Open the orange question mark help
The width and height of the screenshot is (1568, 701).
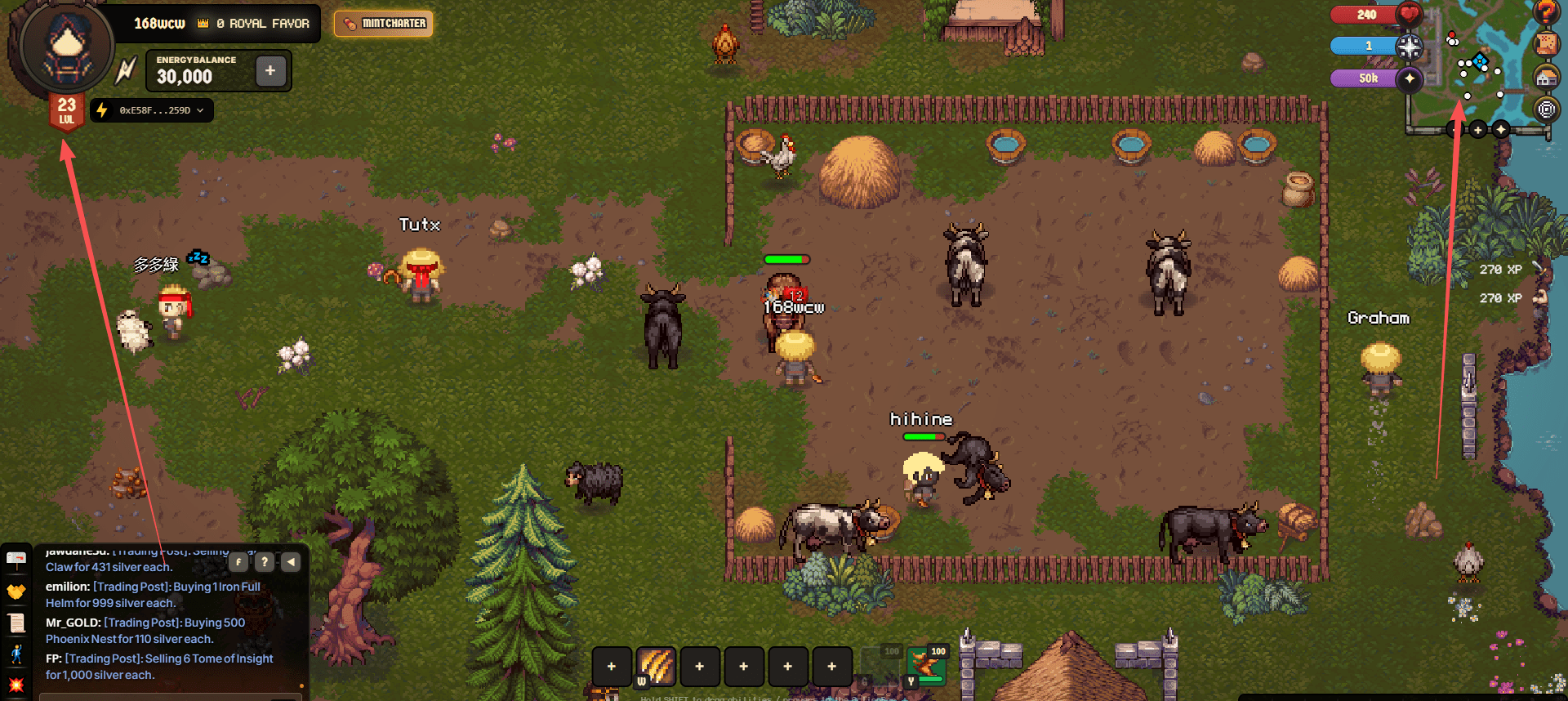1545,11
